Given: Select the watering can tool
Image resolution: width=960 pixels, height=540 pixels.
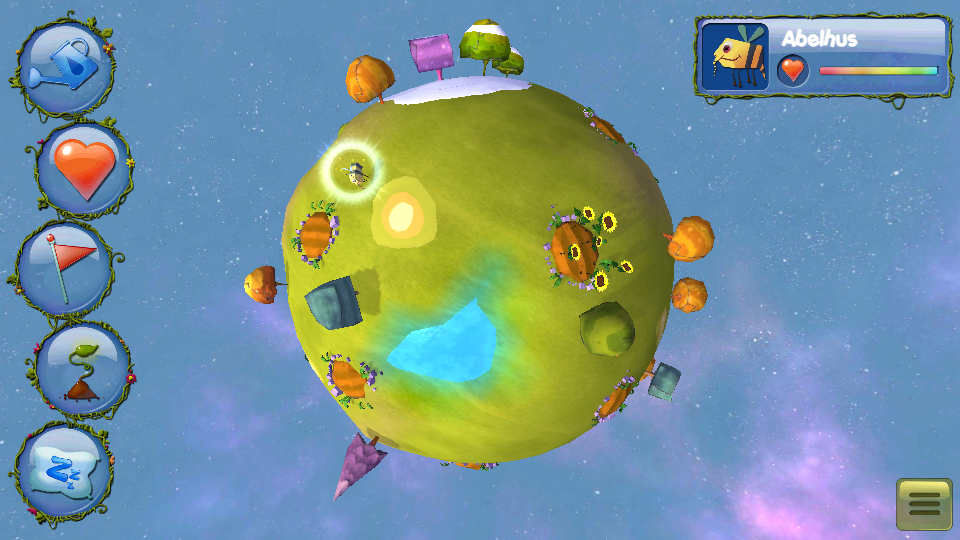Looking at the screenshot, I should (x=66, y=63).
